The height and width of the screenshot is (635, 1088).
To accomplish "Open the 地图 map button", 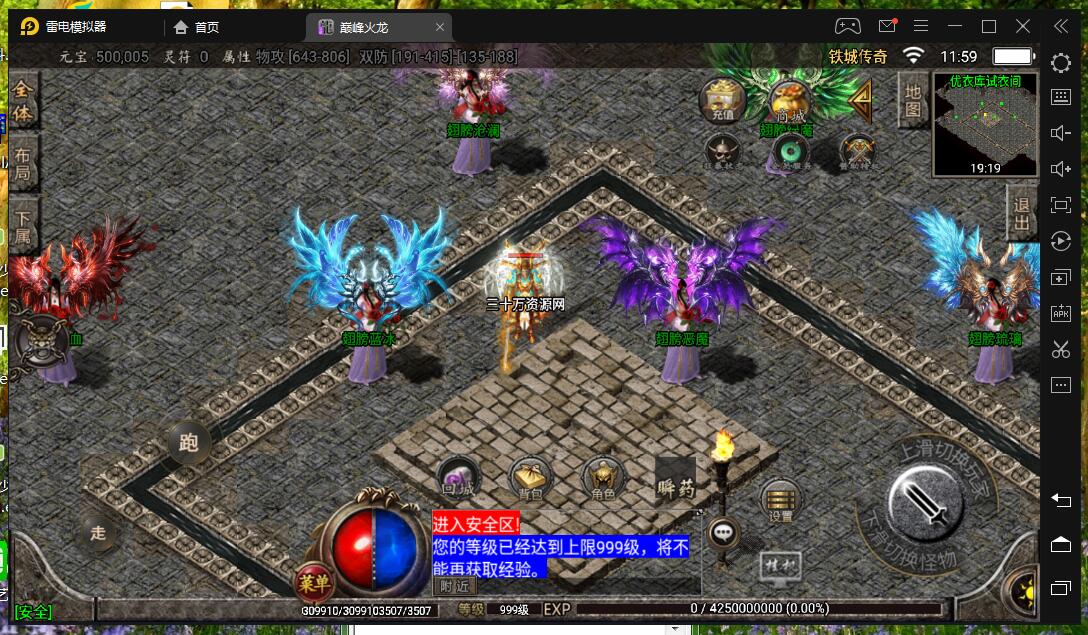I will [x=912, y=100].
